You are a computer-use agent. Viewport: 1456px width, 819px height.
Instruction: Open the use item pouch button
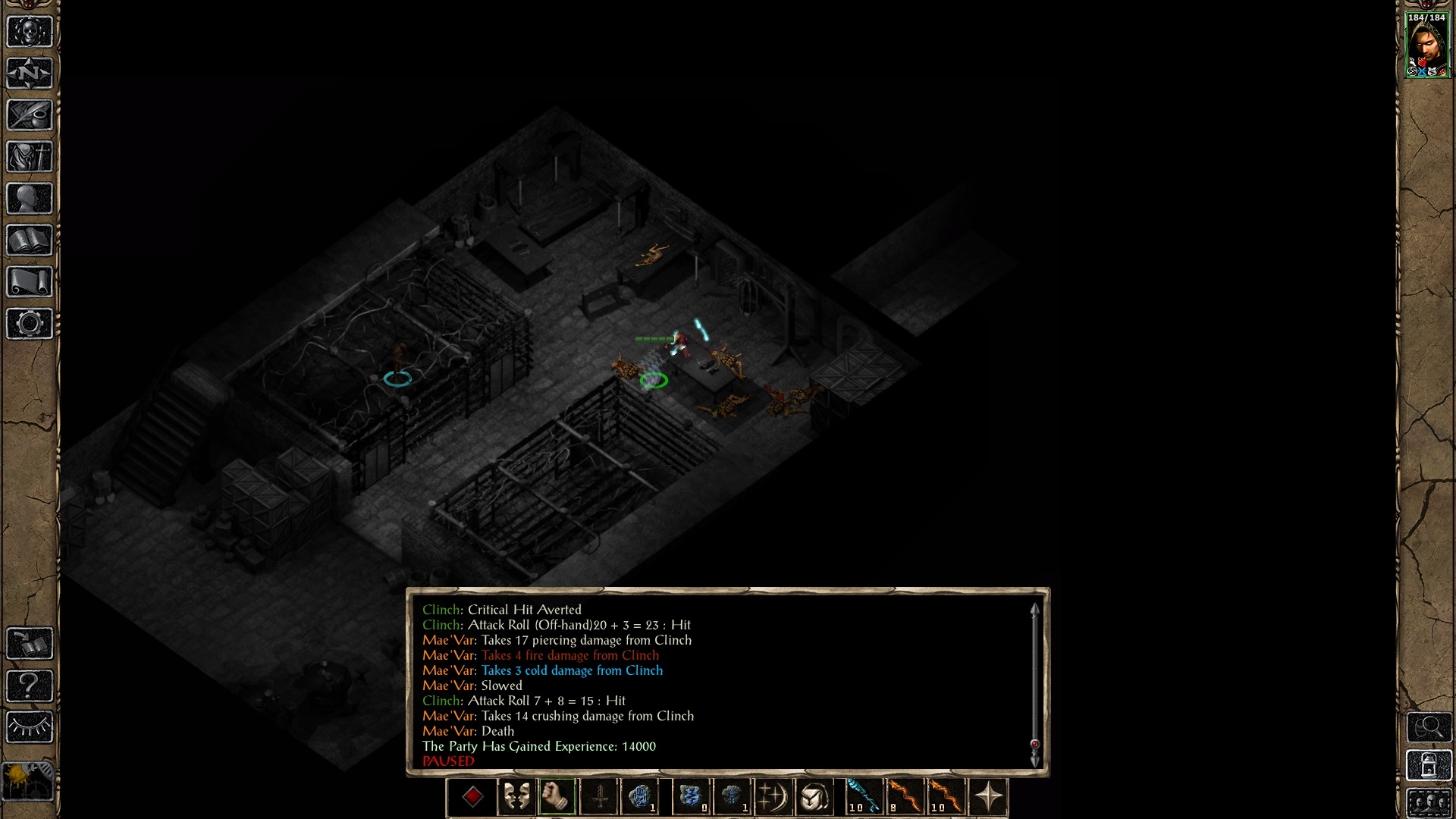click(814, 797)
